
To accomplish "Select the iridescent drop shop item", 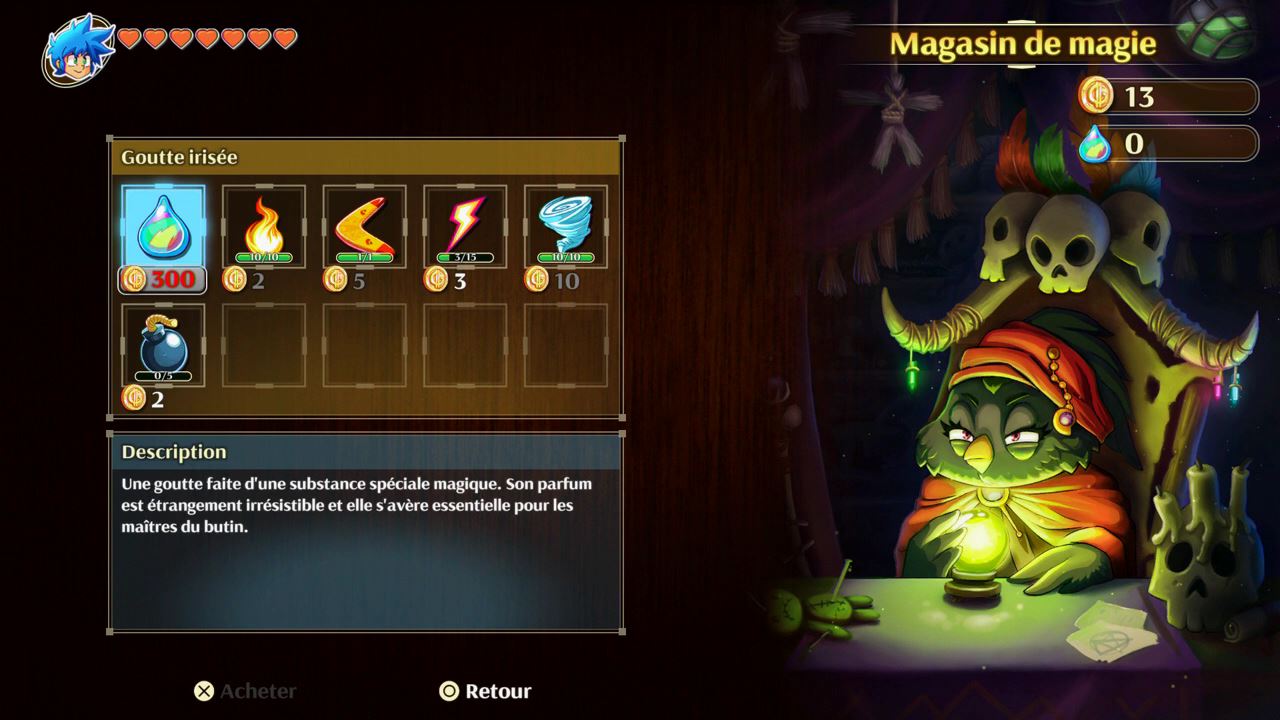I will pyautogui.click(x=163, y=227).
